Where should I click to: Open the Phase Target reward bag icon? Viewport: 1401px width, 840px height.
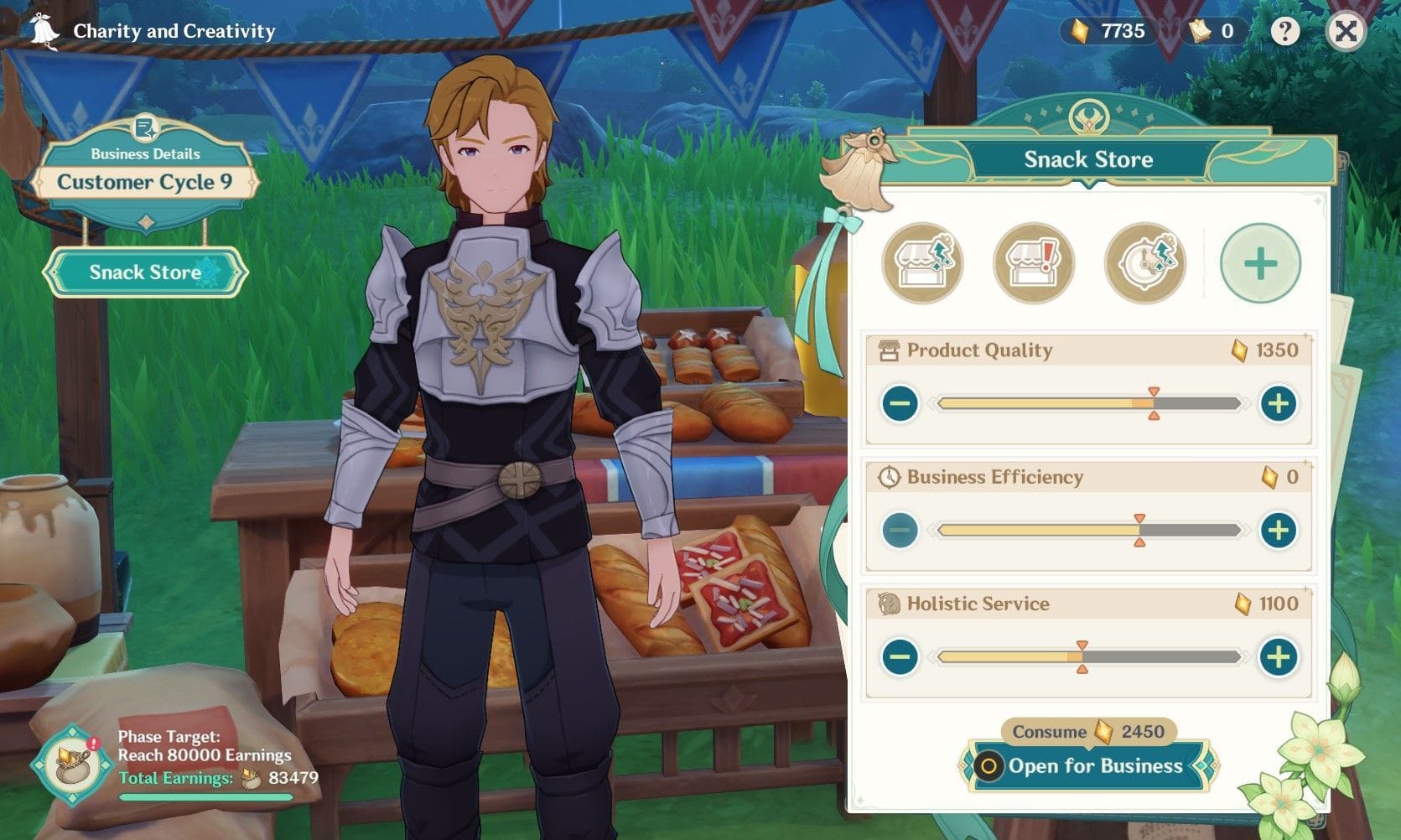point(73,765)
